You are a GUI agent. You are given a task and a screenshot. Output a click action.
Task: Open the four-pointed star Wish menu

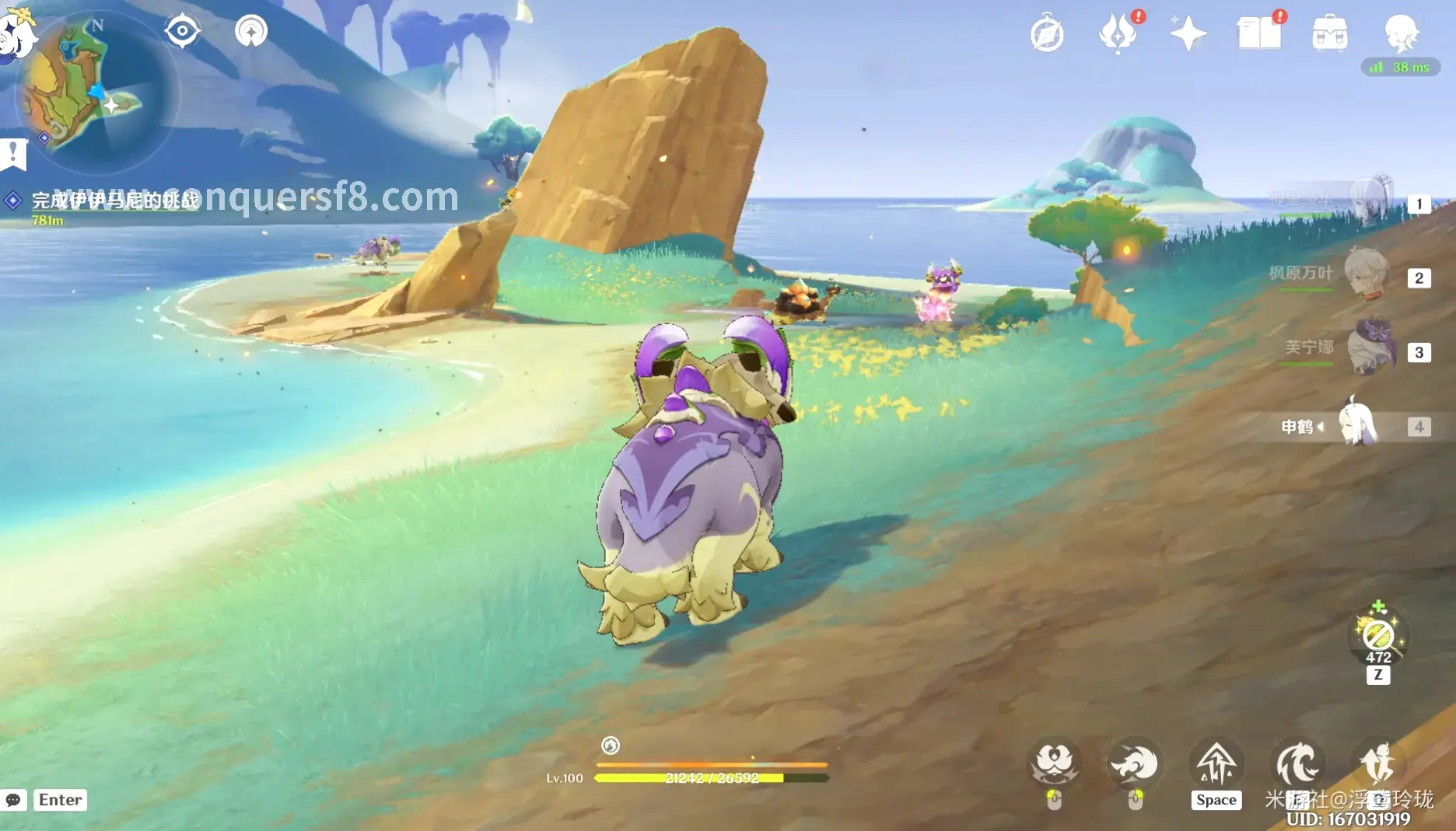pyautogui.click(x=1188, y=34)
